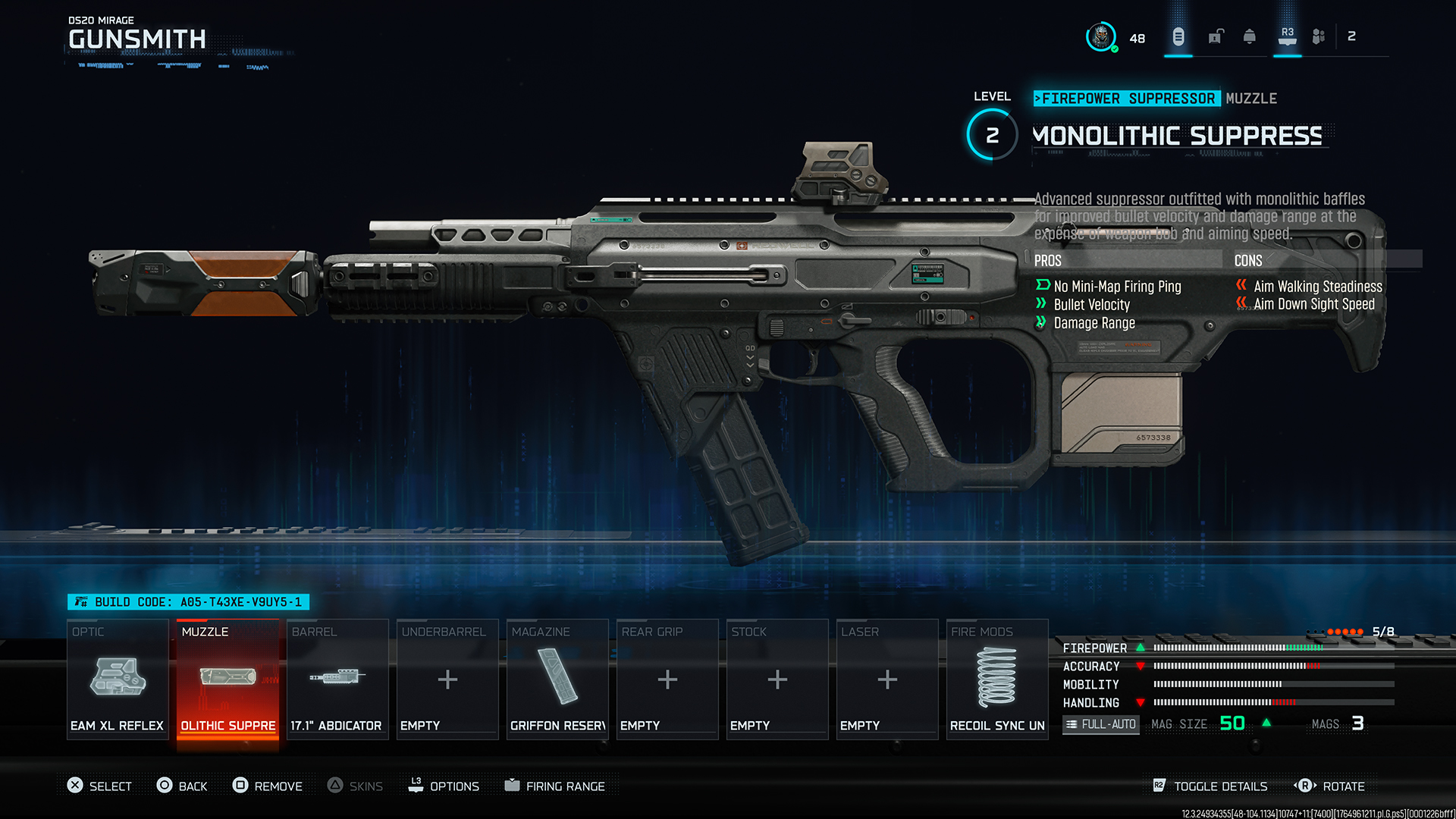The width and height of the screenshot is (1456, 819).
Task: Select the EAM XL Reflex optic slot
Action: pyautogui.click(x=118, y=679)
